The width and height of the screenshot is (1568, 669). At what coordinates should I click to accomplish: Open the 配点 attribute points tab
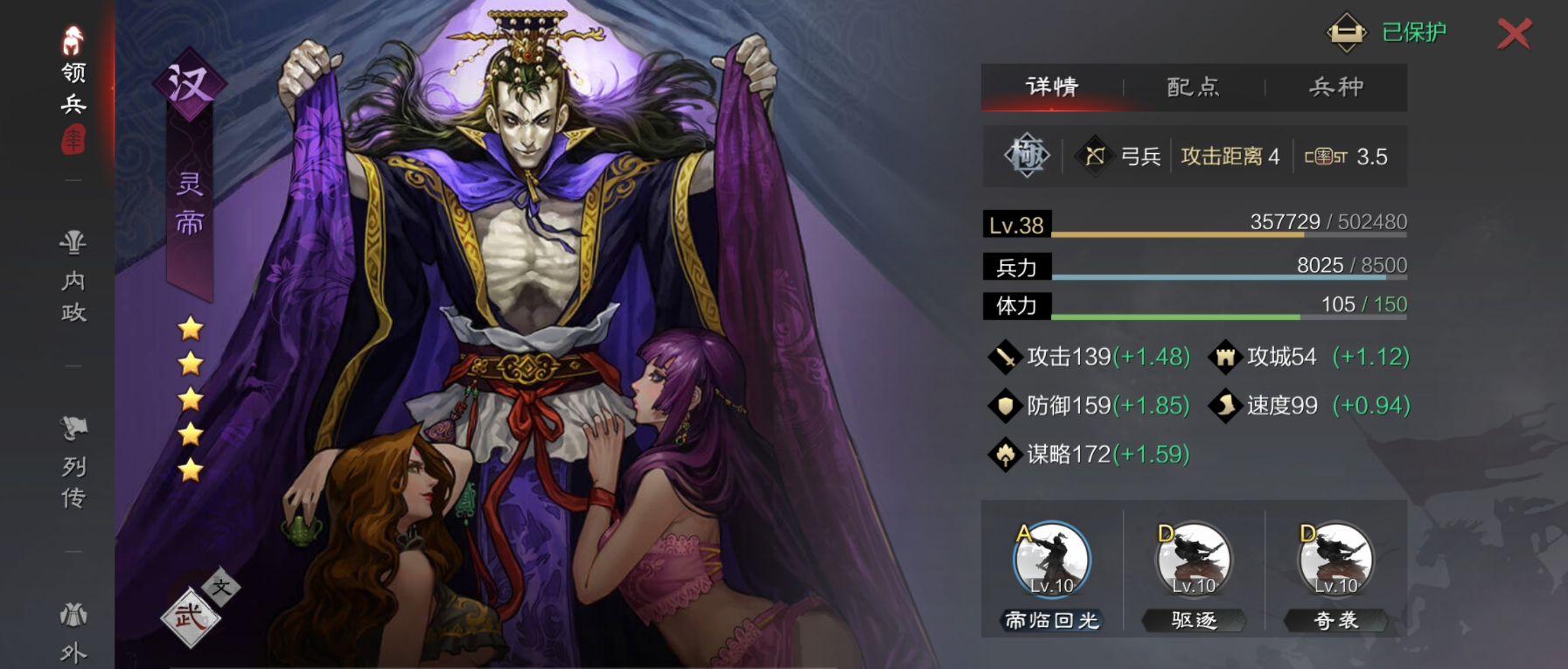(1194, 87)
